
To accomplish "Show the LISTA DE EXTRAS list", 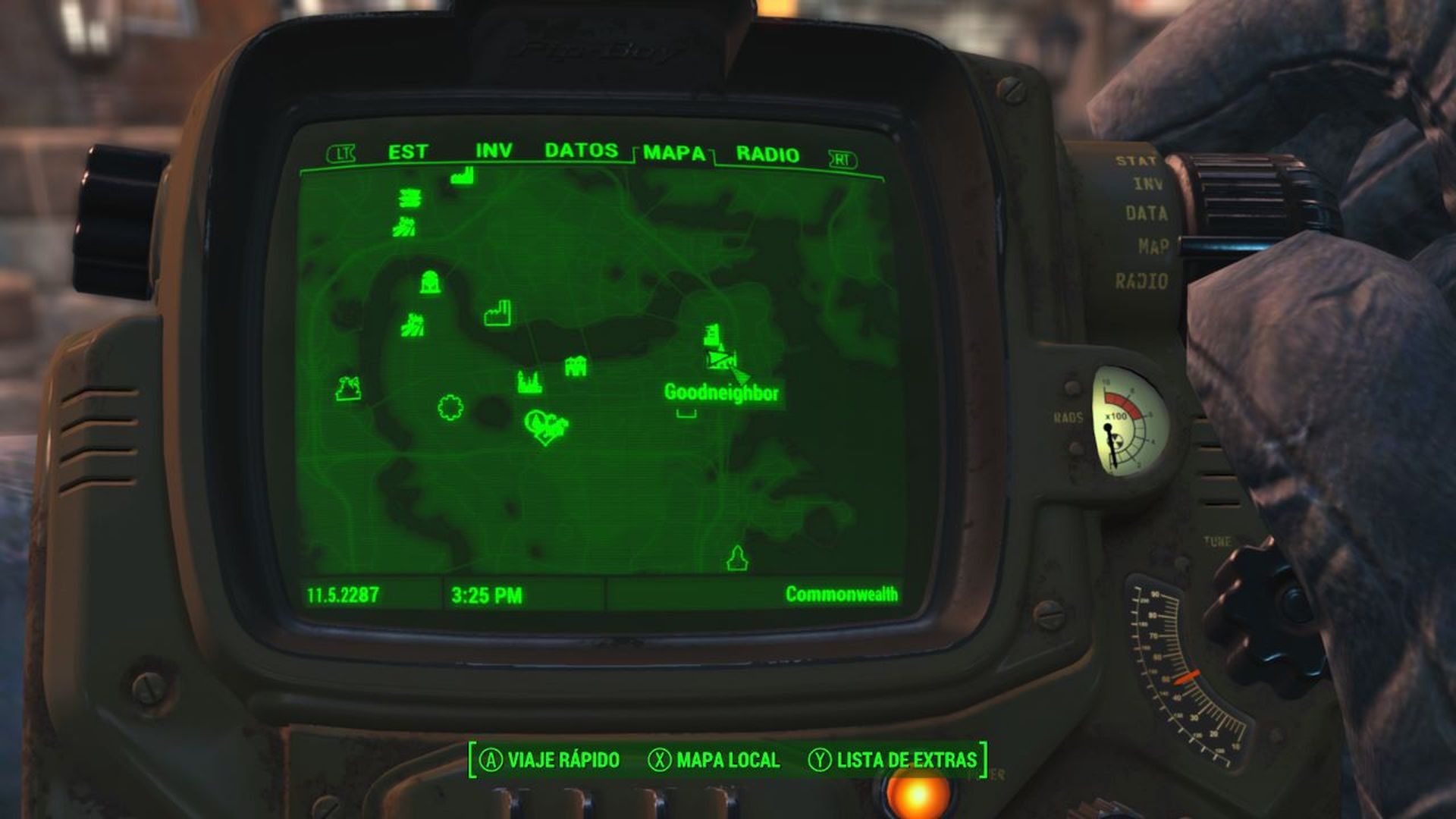I will coord(906,756).
